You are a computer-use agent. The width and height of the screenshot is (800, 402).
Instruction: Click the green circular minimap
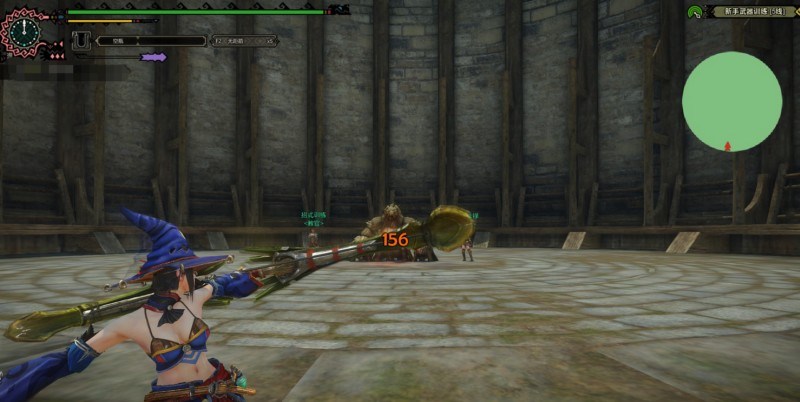tap(731, 101)
